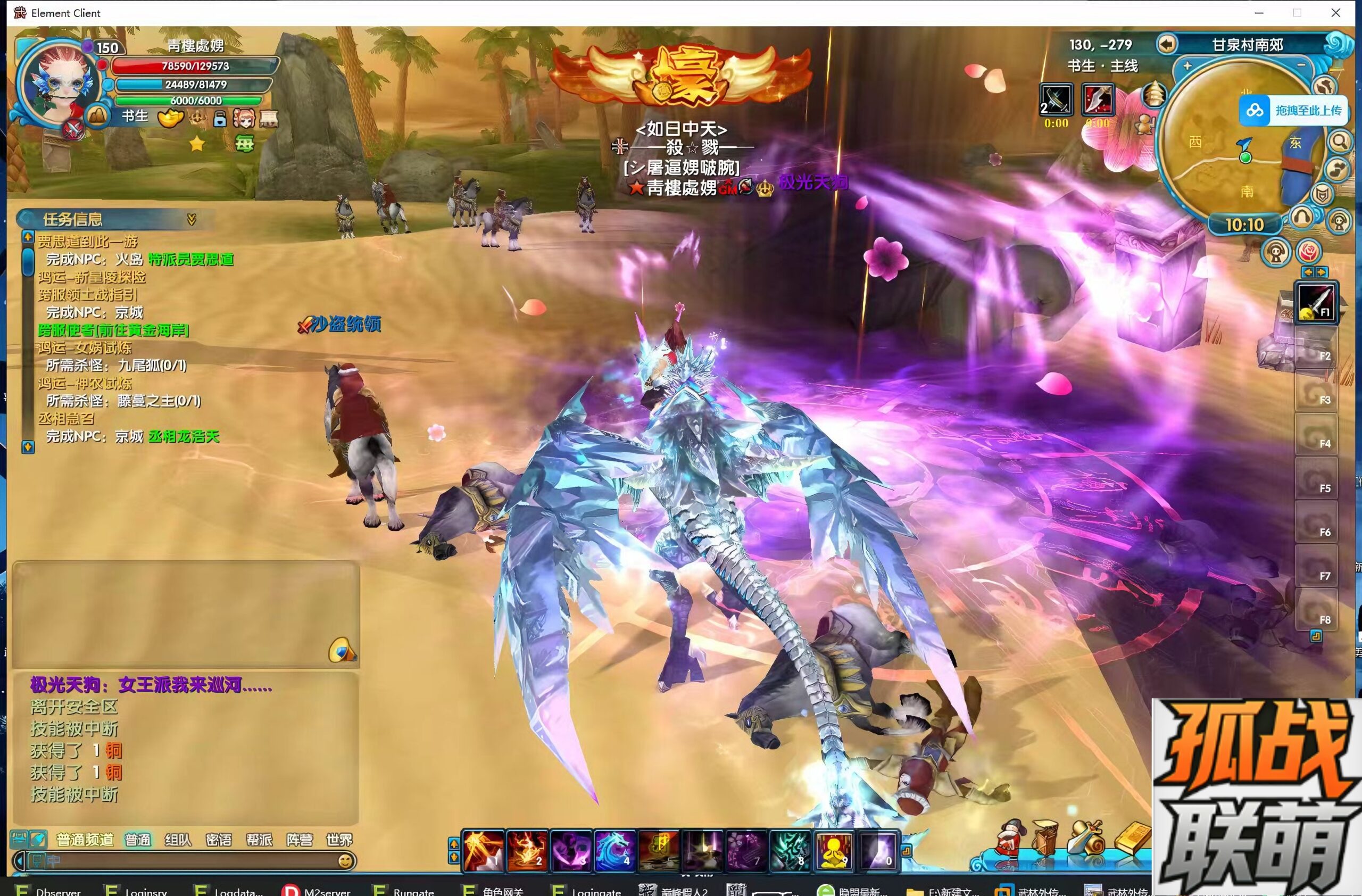
Task: Select the 世界 world chat tab
Action: pyautogui.click(x=339, y=840)
